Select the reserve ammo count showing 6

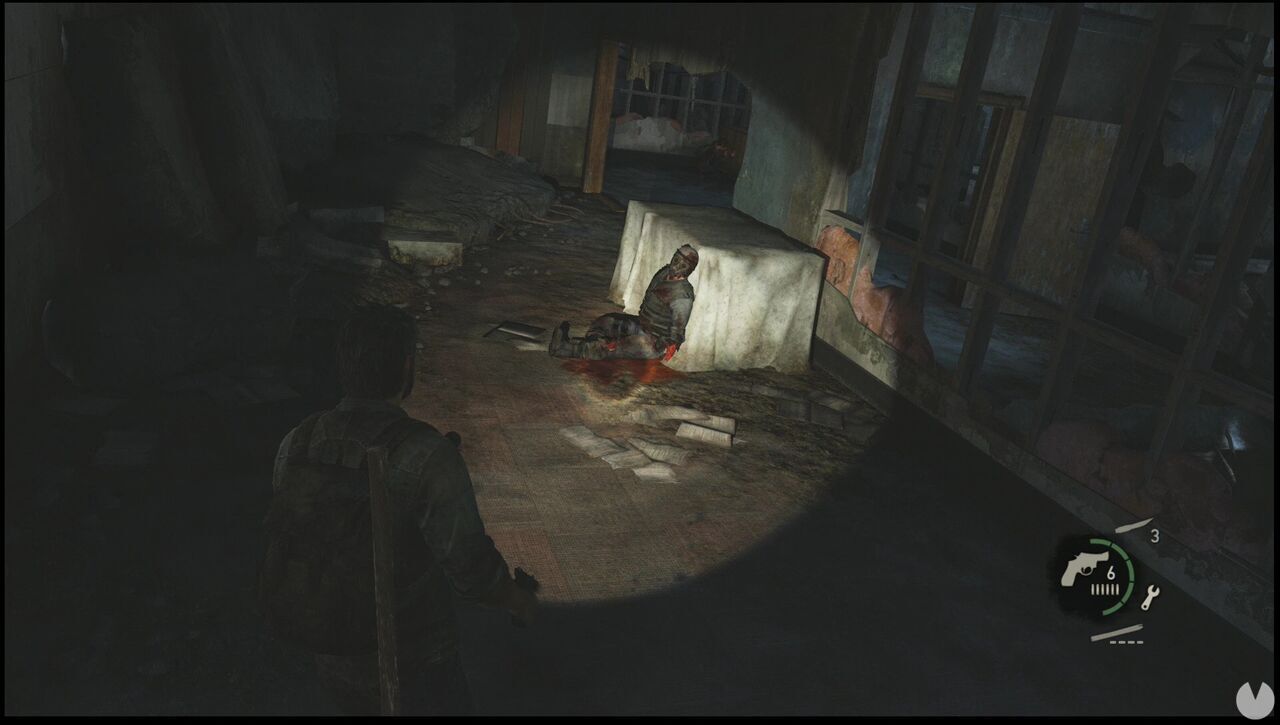(x=1111, y=573)
